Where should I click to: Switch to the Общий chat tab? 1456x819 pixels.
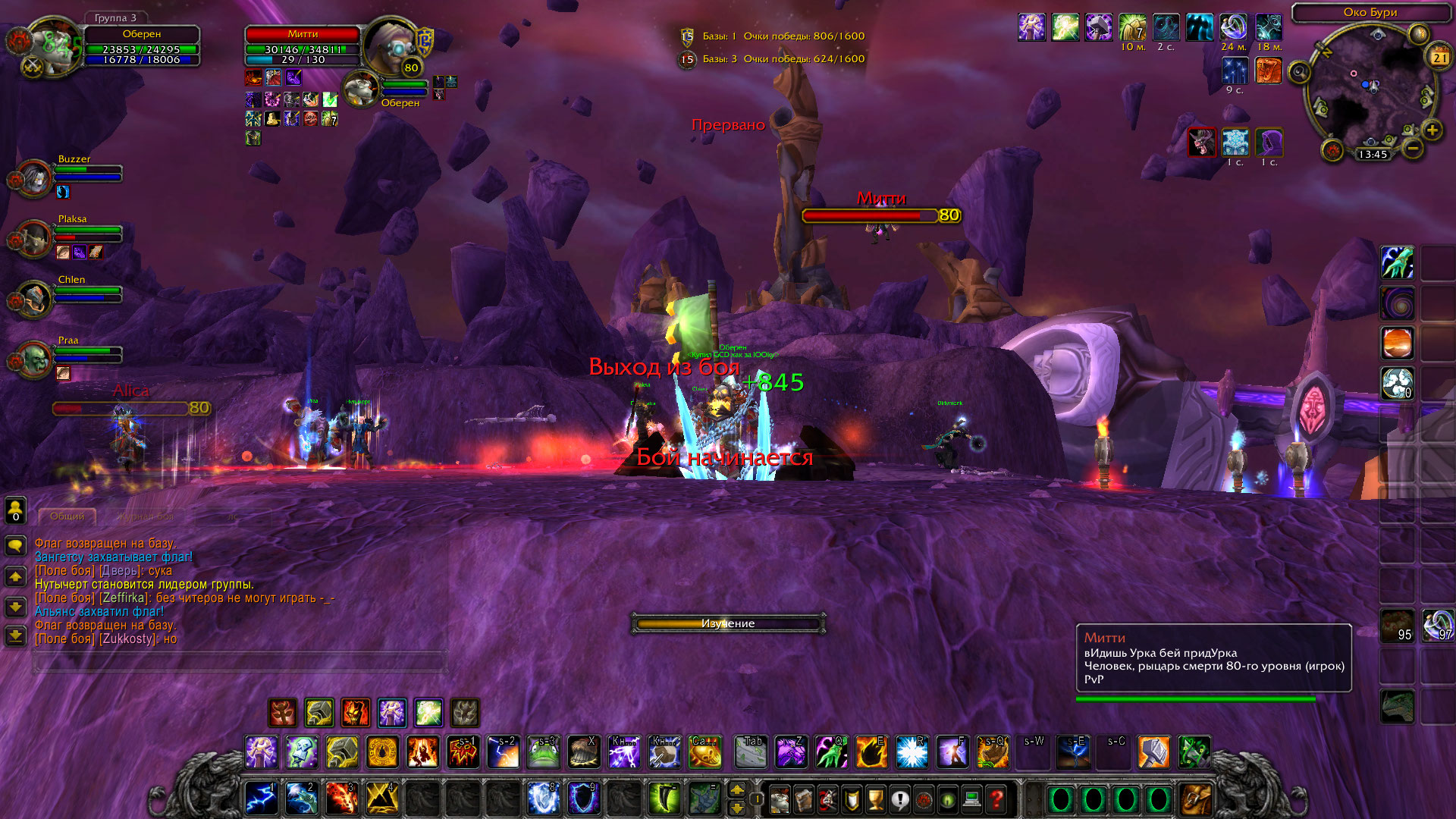67,516
